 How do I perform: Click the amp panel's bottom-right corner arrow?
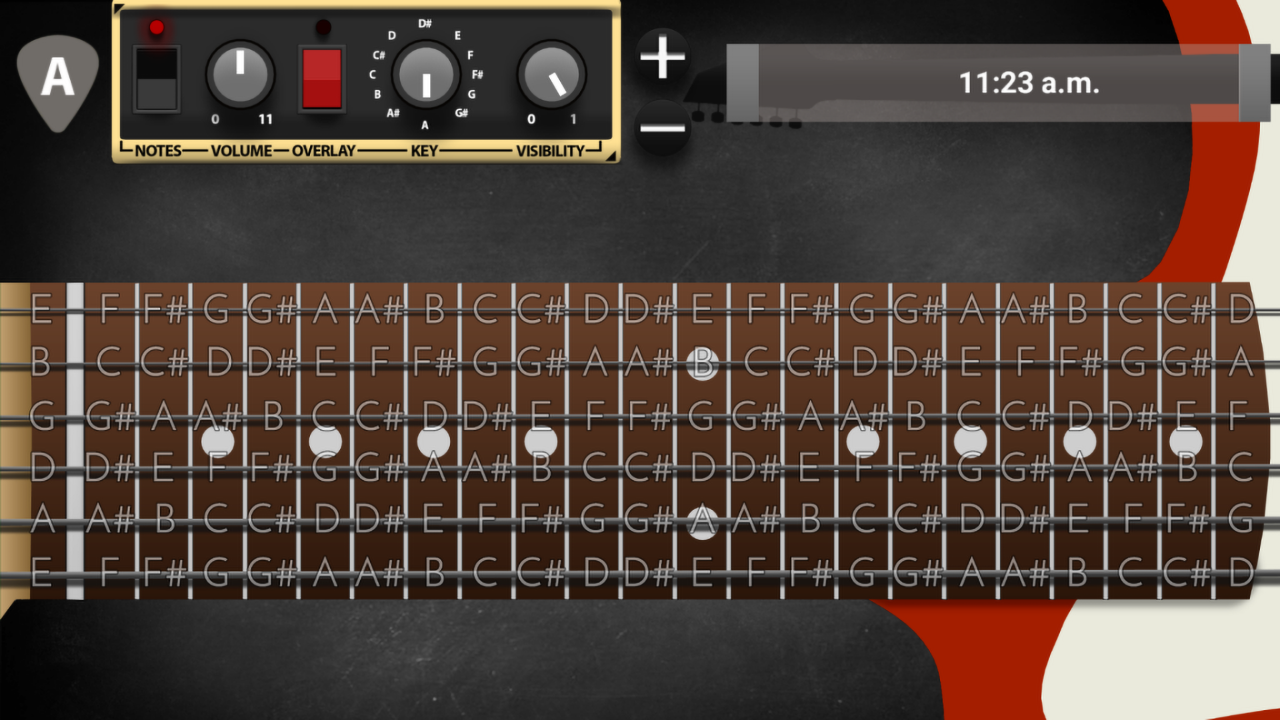(609, 153)
